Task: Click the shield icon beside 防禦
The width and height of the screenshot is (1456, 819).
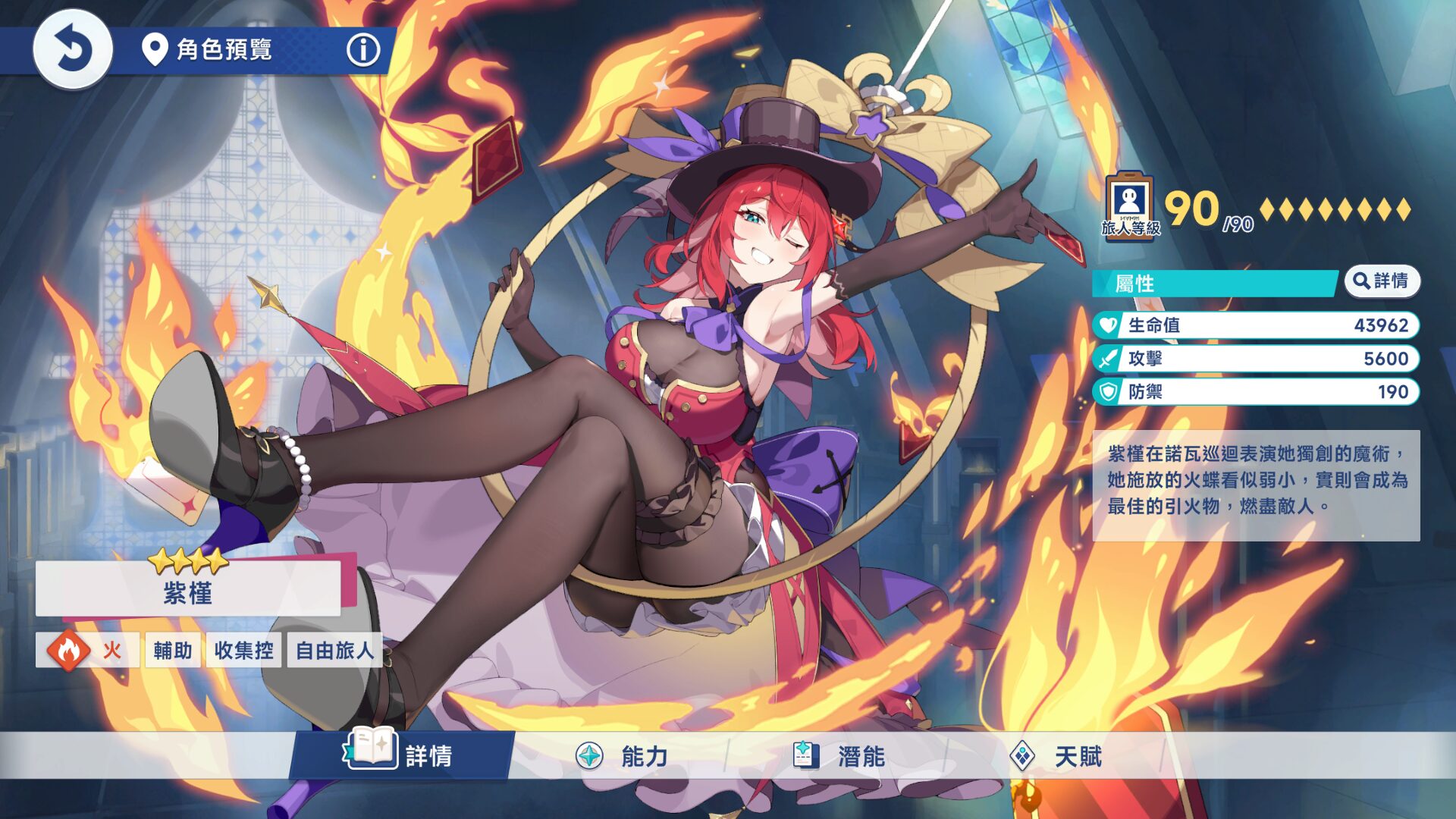Action: click(1108, 393)
